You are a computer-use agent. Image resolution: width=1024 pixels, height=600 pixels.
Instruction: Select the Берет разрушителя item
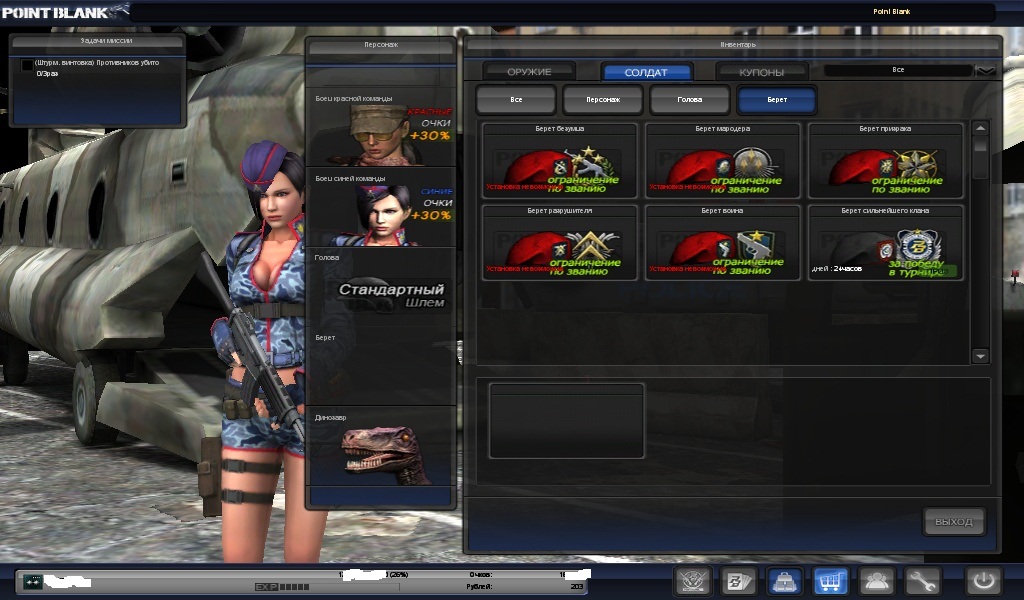click(559, 243)
